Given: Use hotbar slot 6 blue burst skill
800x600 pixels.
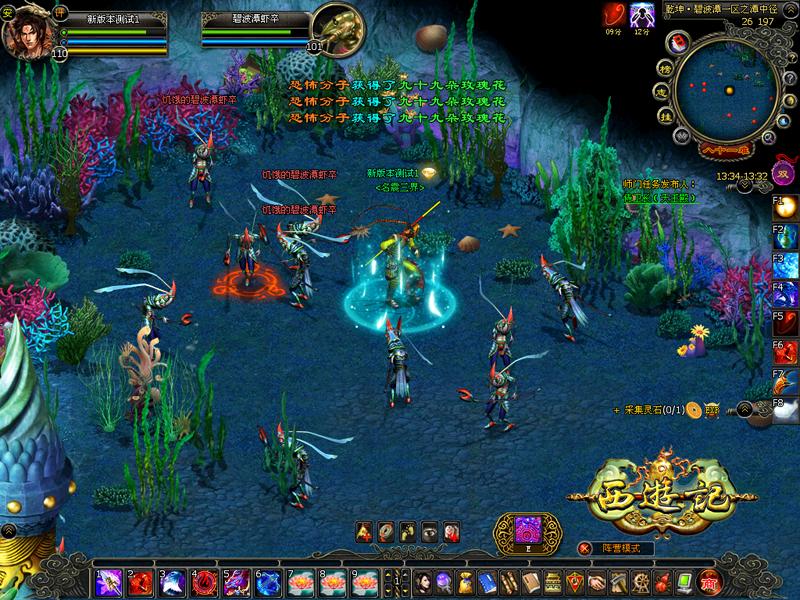Looking at the screenshot, I should click(x=268, y=582).
